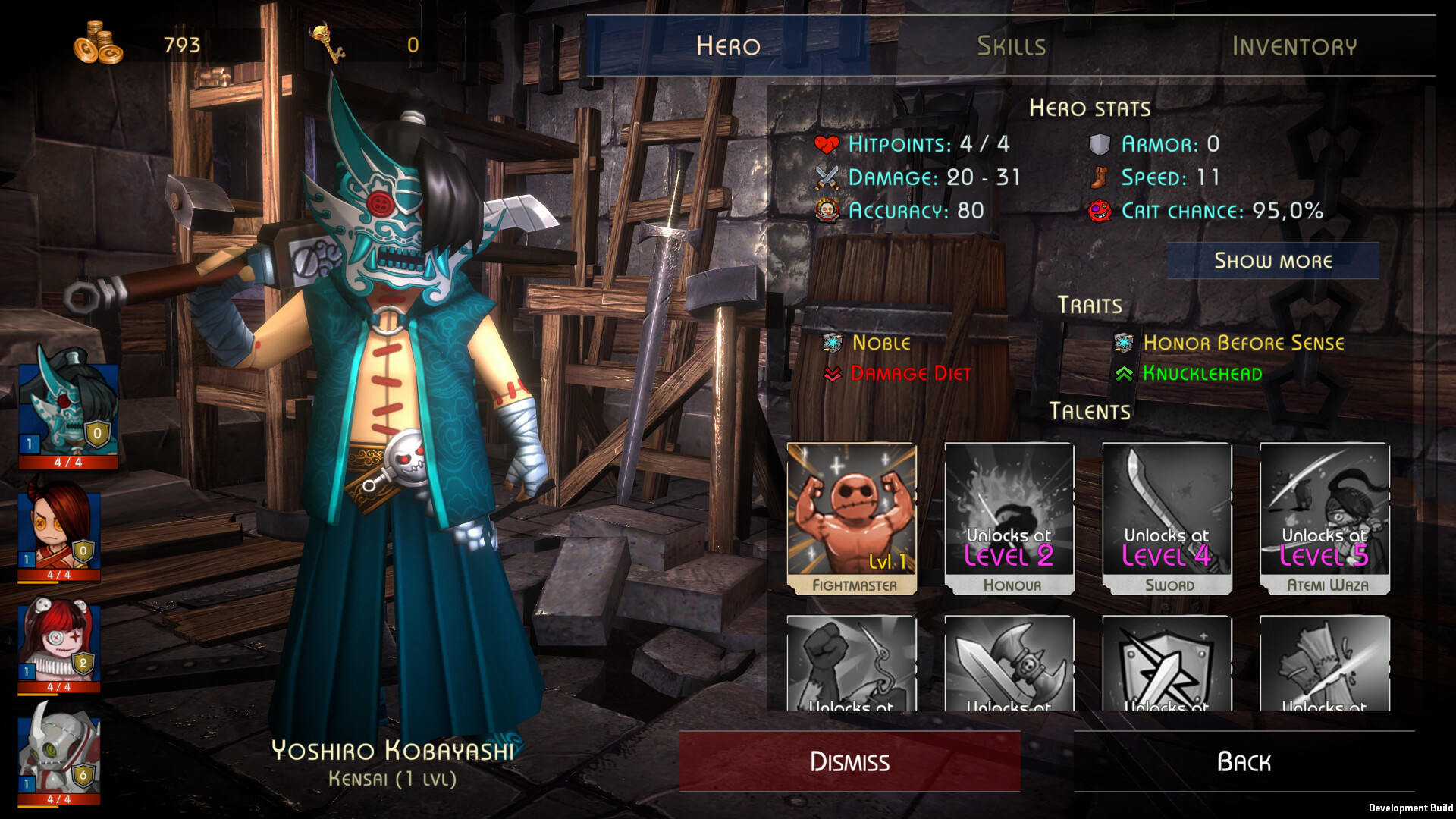Select the red-eyed girl with skull hairpin portrait
This screenshot has width=1456, height=819.
click(59, 643)
